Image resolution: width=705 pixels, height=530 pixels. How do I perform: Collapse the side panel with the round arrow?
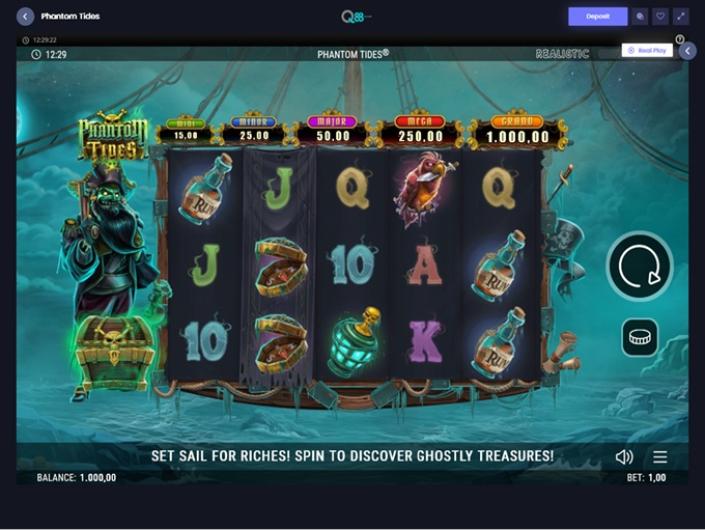click(x=687, y=51)
